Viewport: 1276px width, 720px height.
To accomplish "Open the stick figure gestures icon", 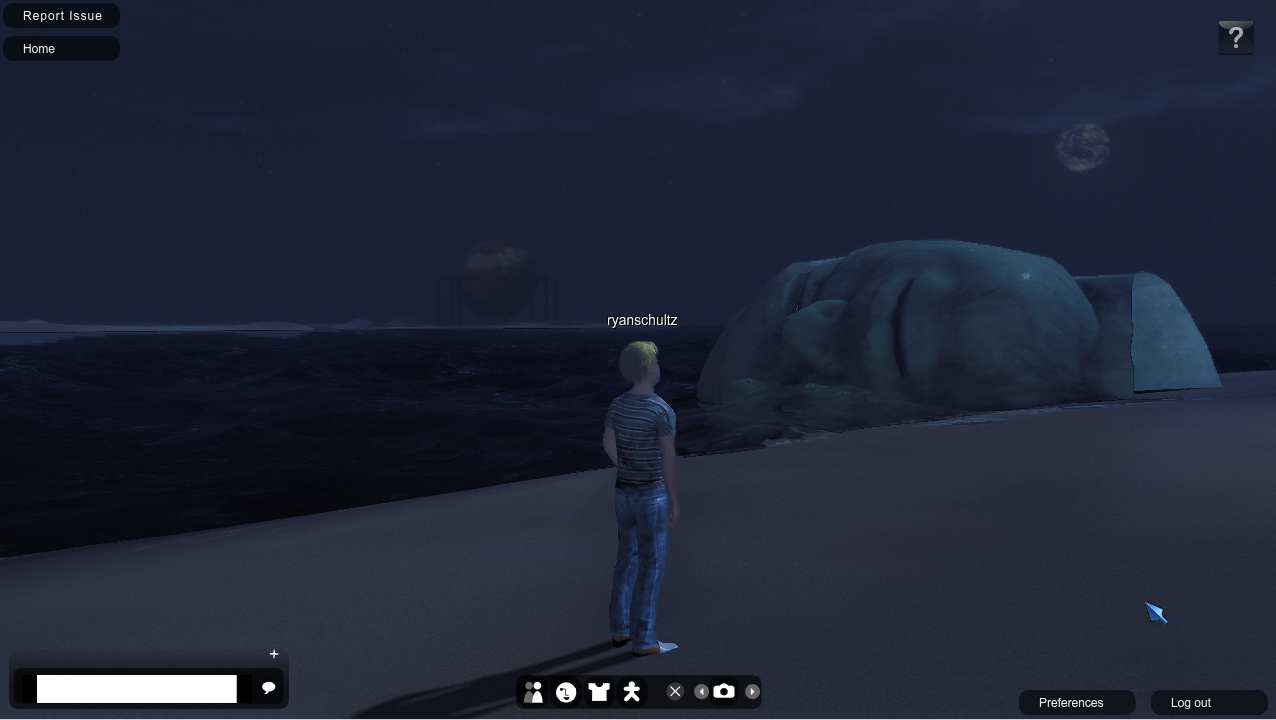I will 632,692.
